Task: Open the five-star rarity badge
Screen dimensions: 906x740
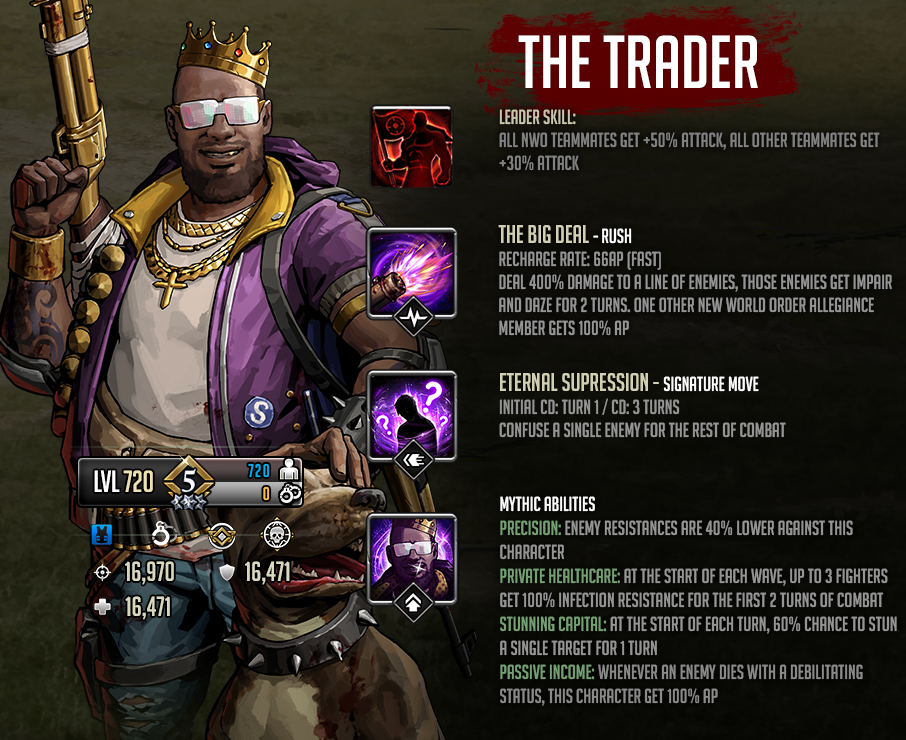Action: pyautogui.click(x=185, y=482)
